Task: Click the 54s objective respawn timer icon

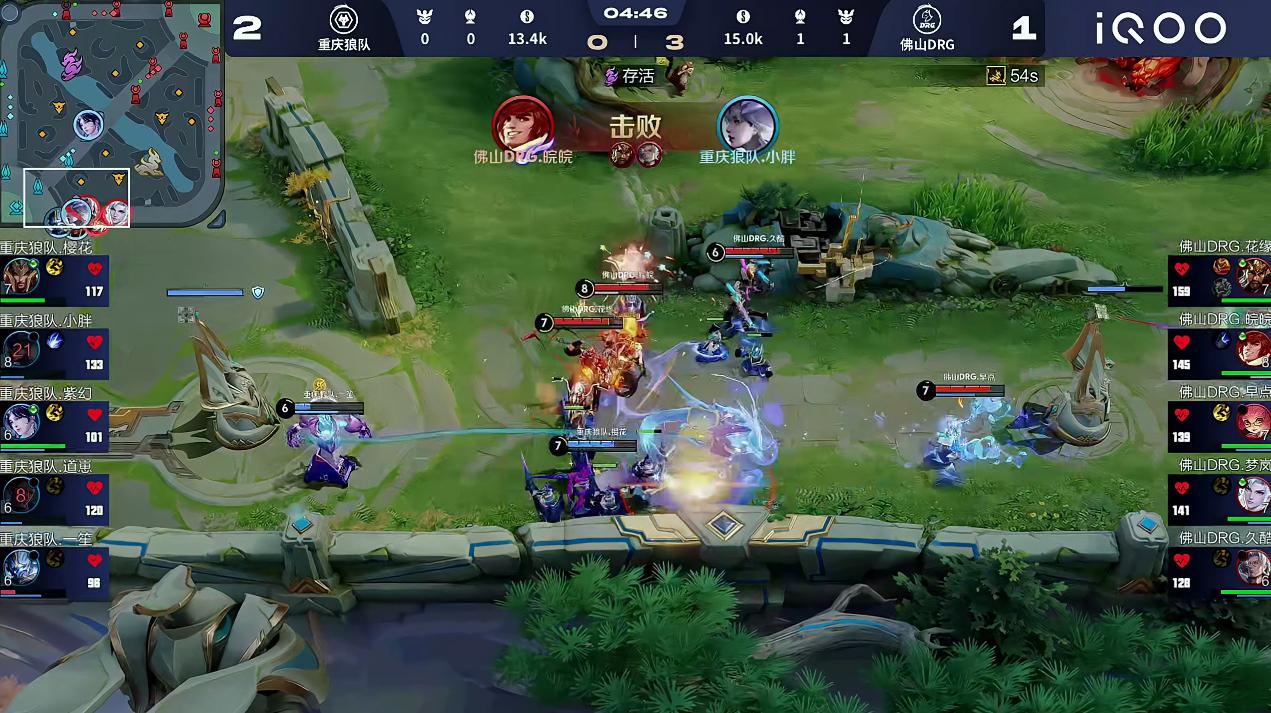Action: click(x=996, y=76)
